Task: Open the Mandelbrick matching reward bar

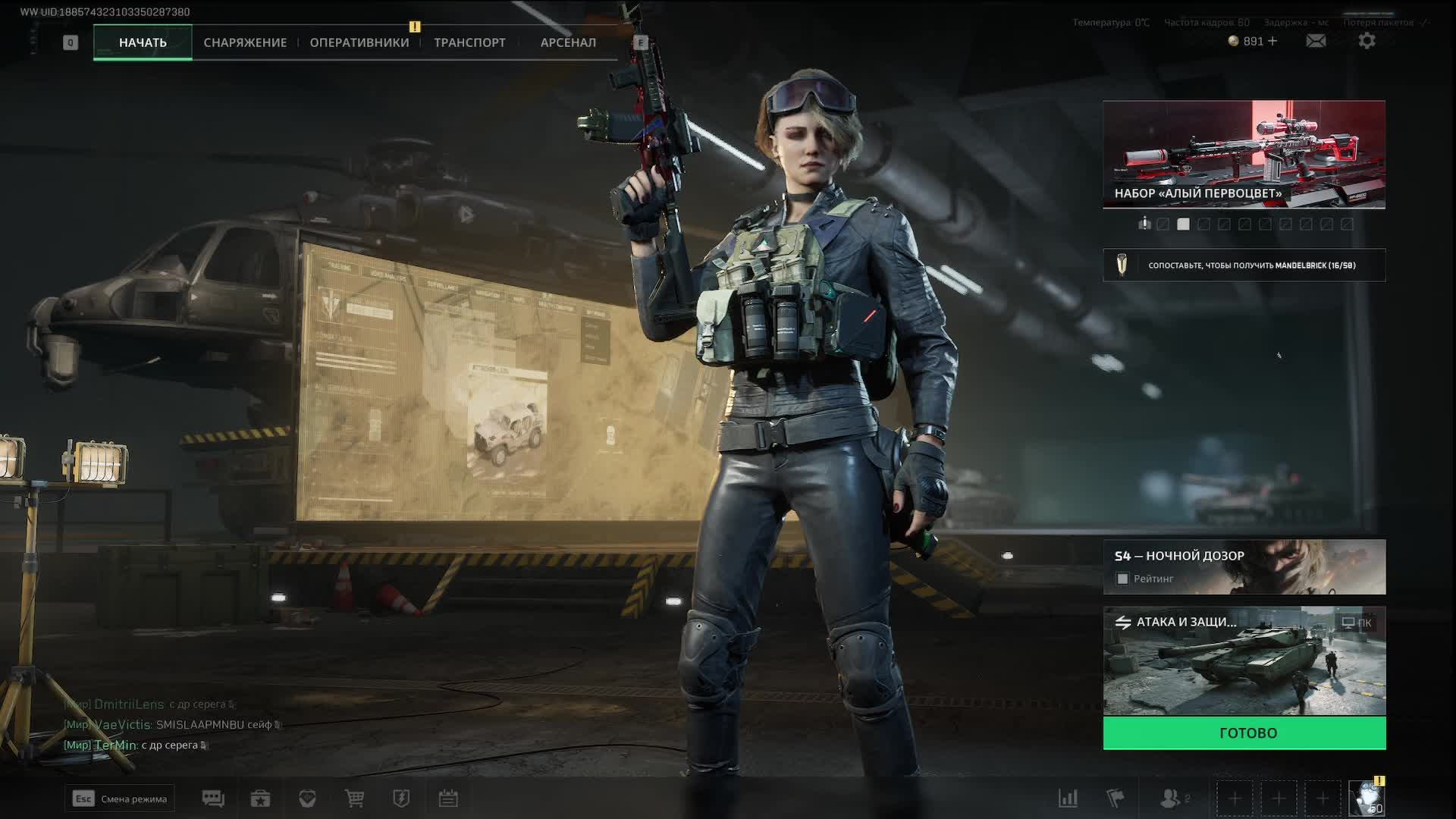Action: [1244, 265]
